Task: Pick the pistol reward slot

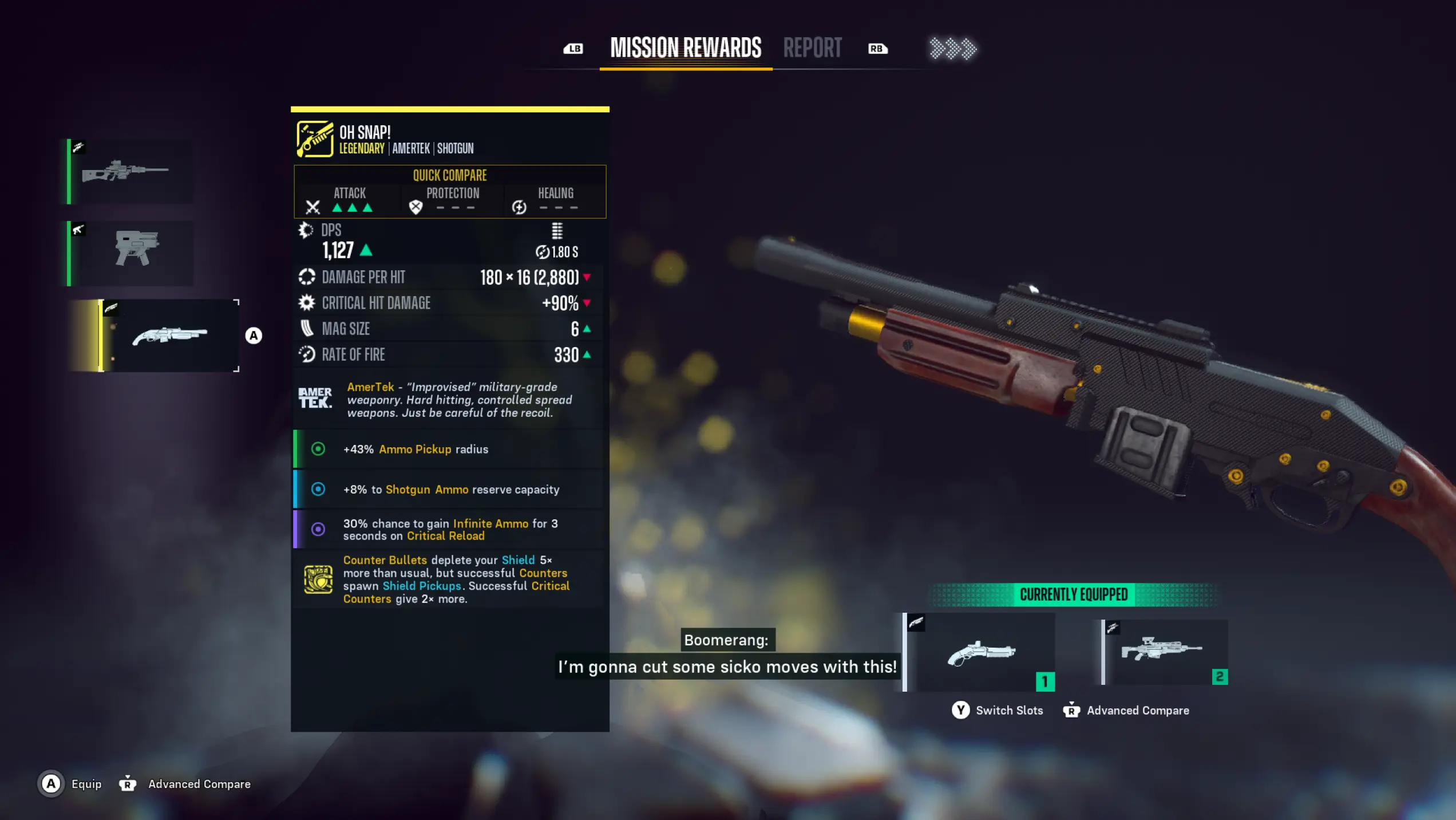Action: click(x=130, y=253)
